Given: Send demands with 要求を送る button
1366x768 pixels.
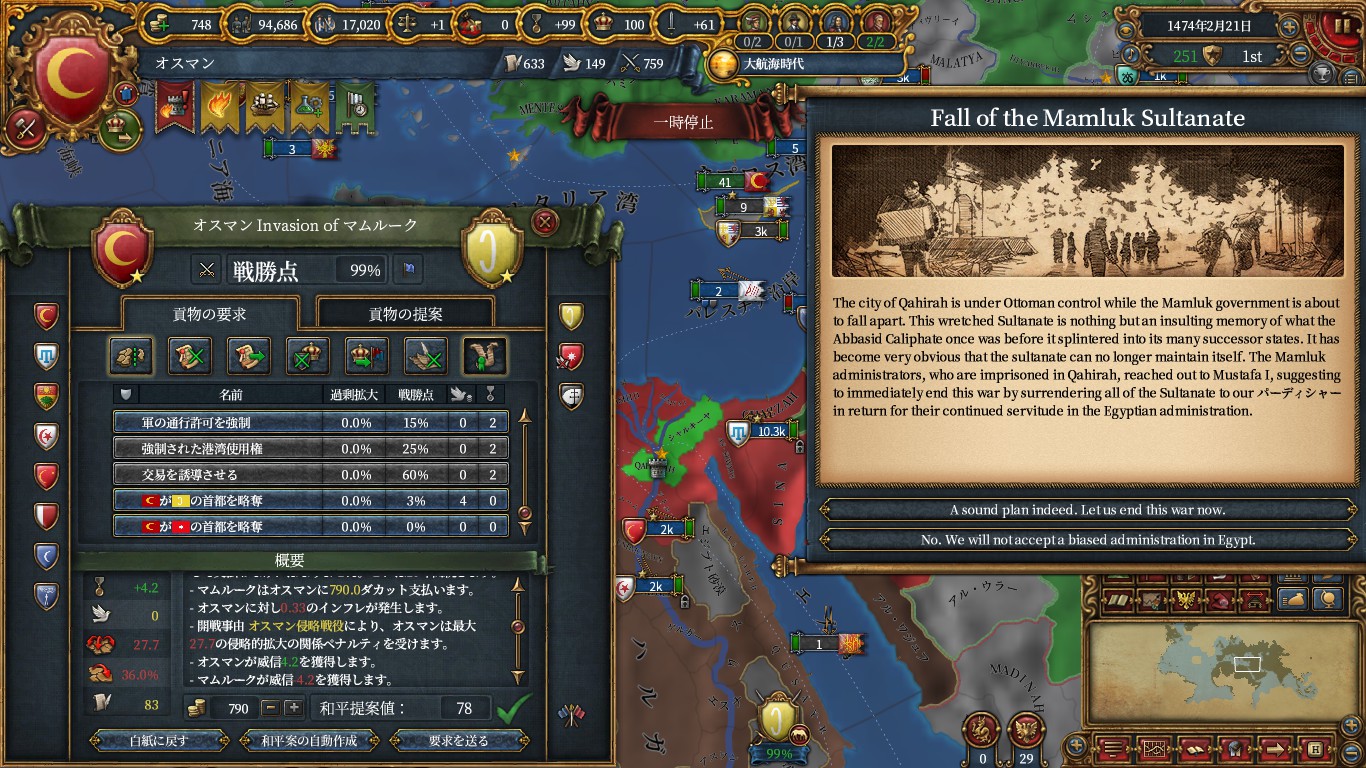Looking at the screenshot, I should point(459,741).
